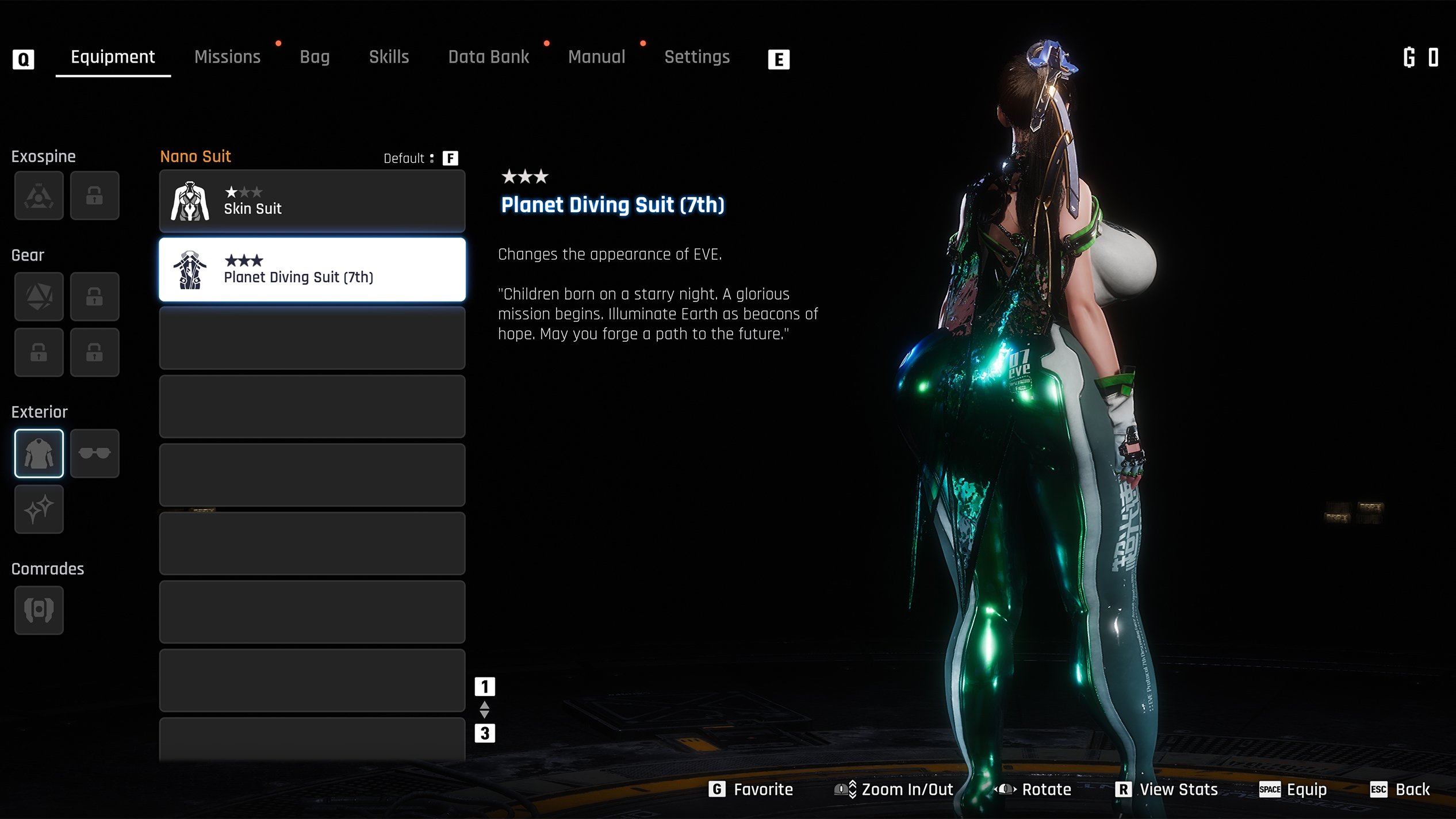1456x819 pixels.
Task: Open the Skills tab
Action: pos(389,57)
